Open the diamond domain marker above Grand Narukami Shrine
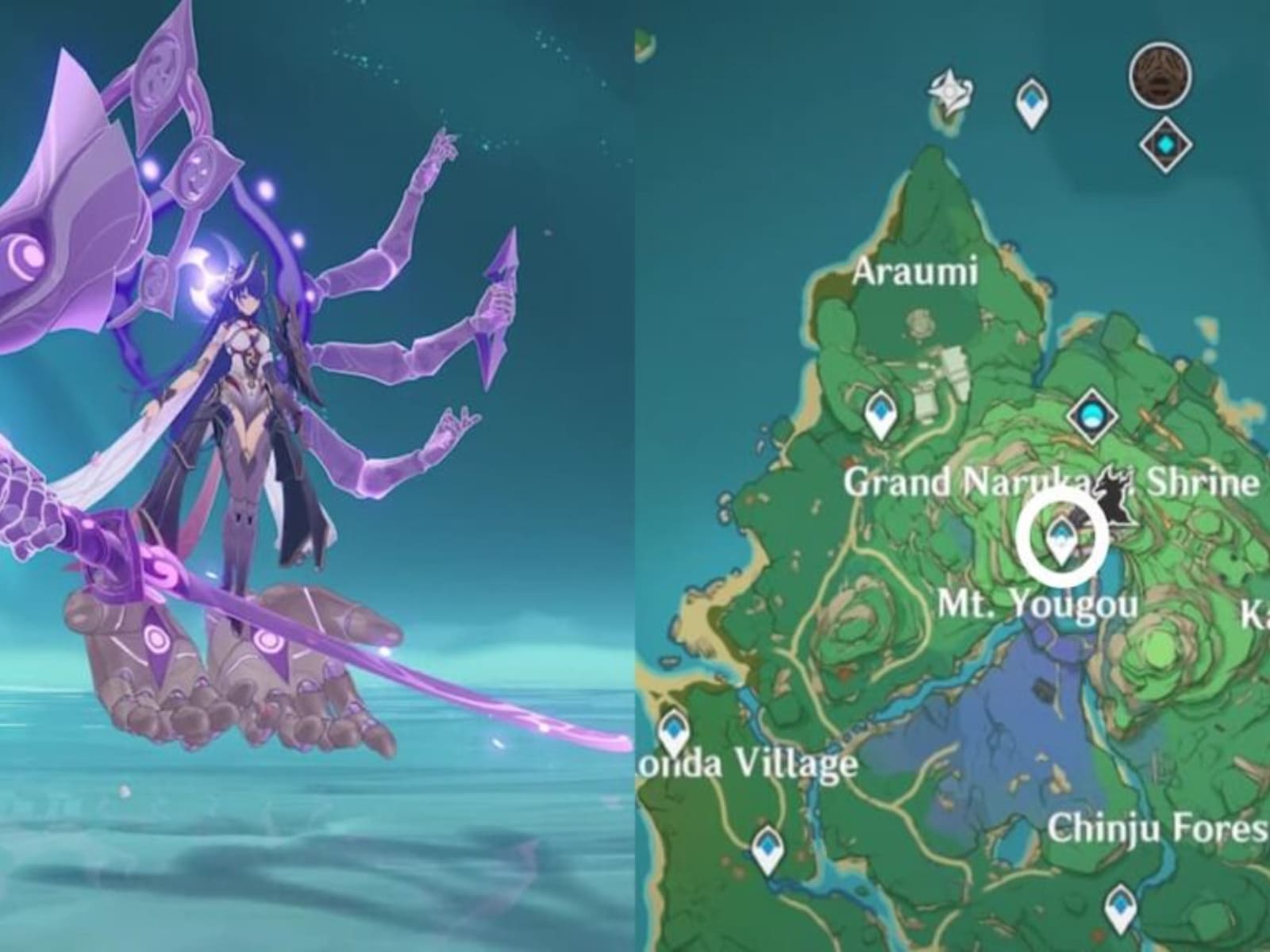Screen dimensions: 1270x952 (1093, 413)
